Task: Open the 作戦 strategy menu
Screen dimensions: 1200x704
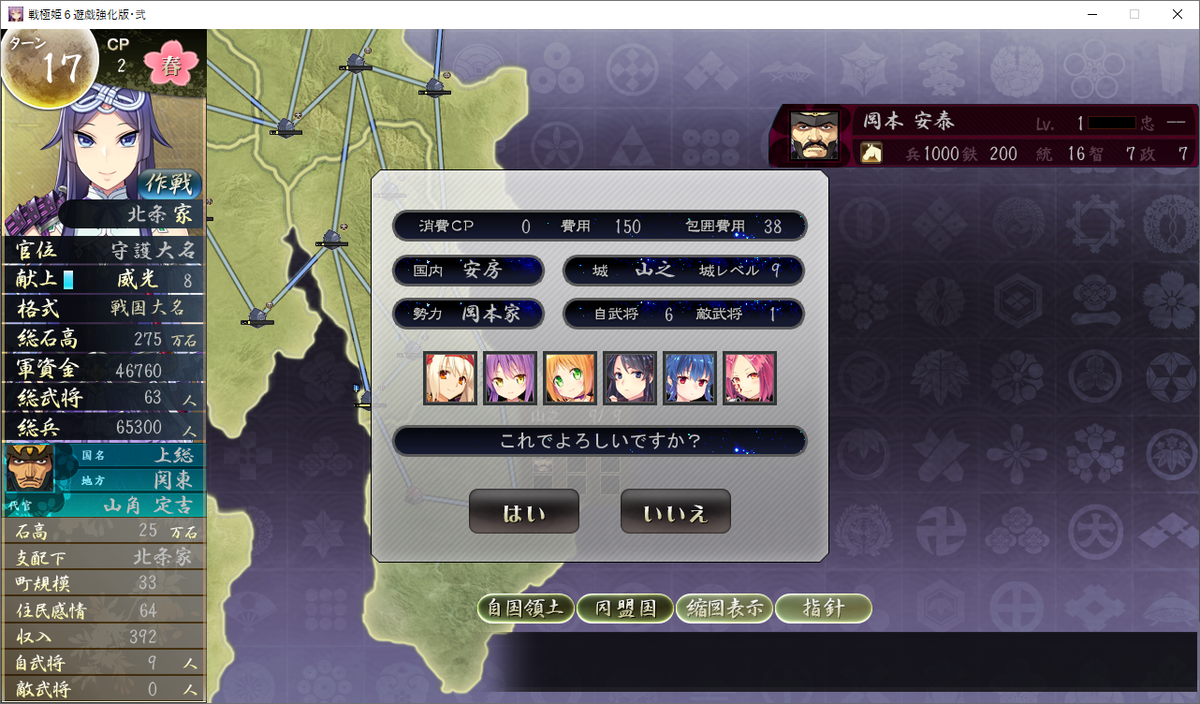Action: click(170, 184)
